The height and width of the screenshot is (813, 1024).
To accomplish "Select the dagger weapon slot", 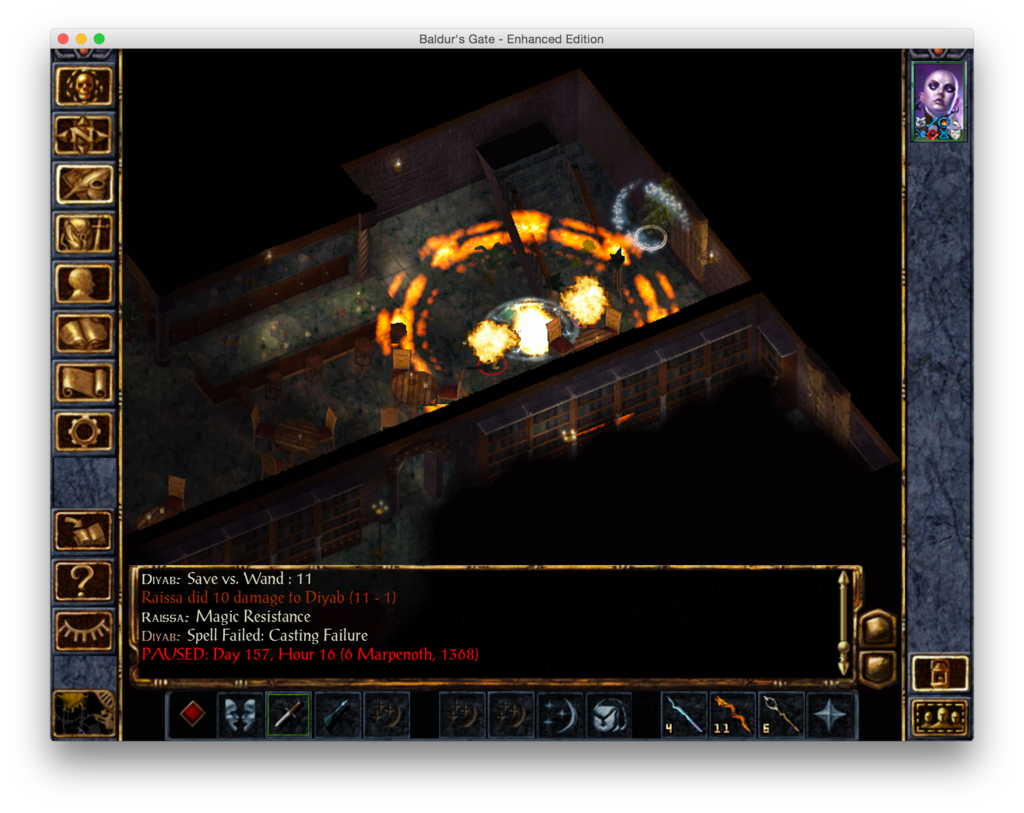I will pos(289,715).
